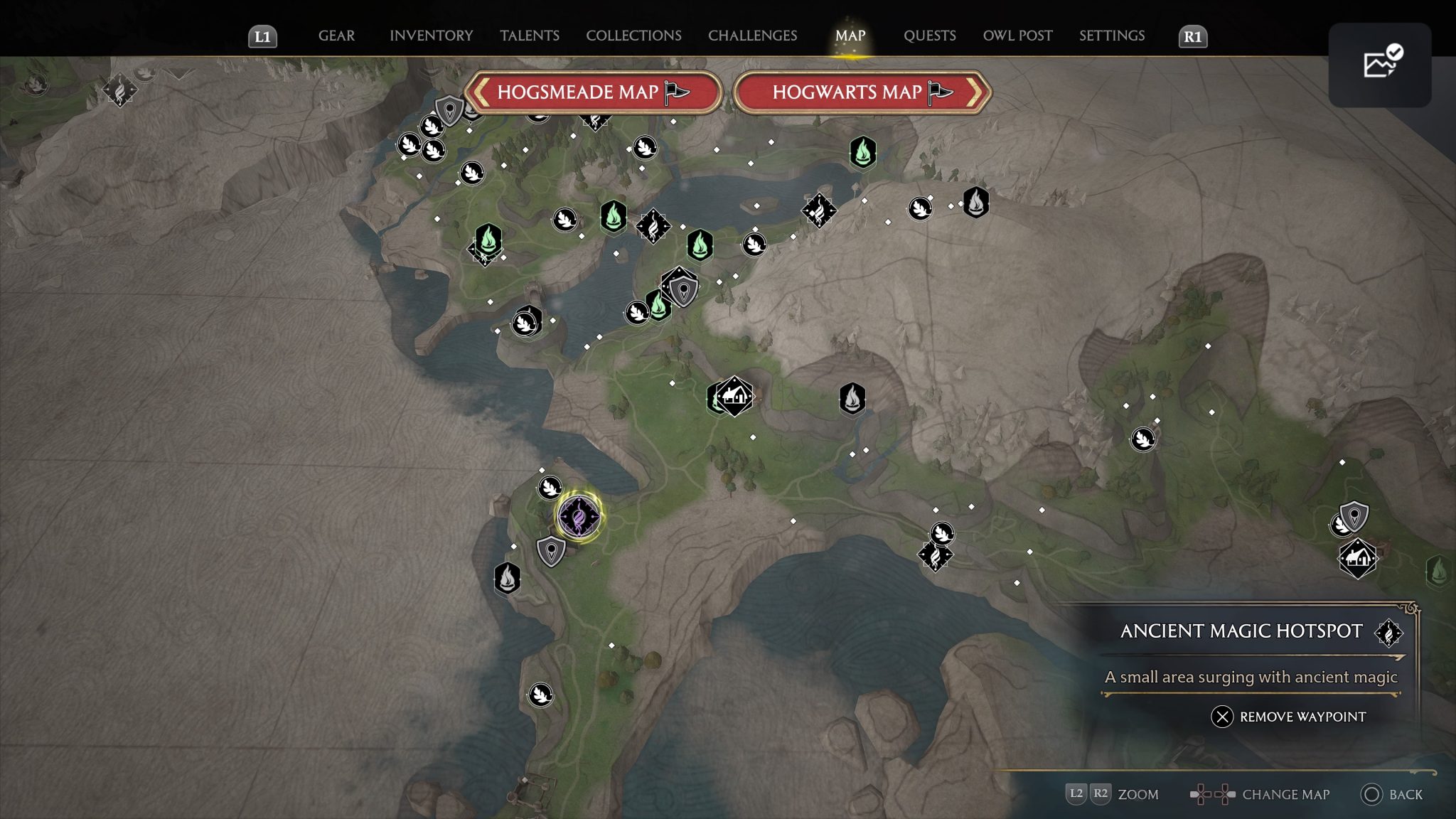Open the hamlet icon in the map center
The width and height of the screenshot is (1456, 819).
[x=735, y=397]
